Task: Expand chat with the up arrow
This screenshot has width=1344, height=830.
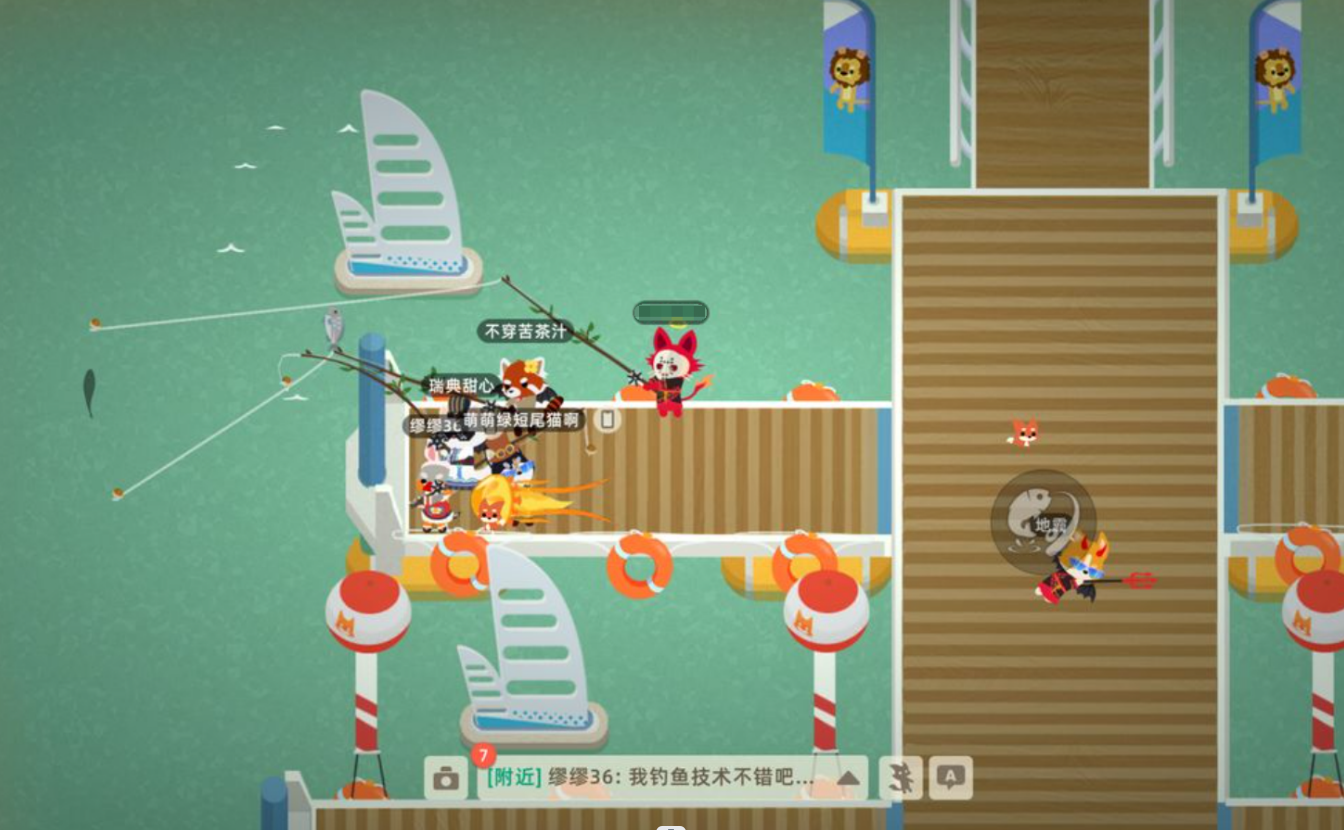Action: pyautogui.click(x=848, y=778)
